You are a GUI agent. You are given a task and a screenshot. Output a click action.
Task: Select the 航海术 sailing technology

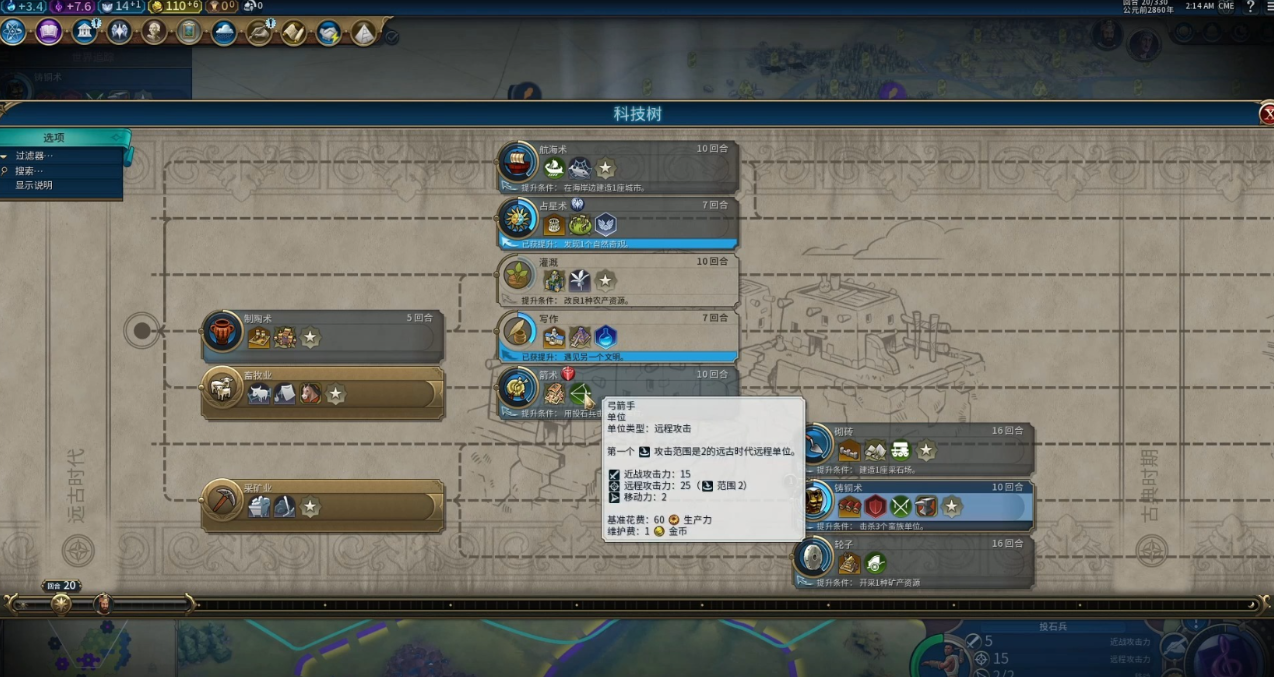[x=620, y=166]
